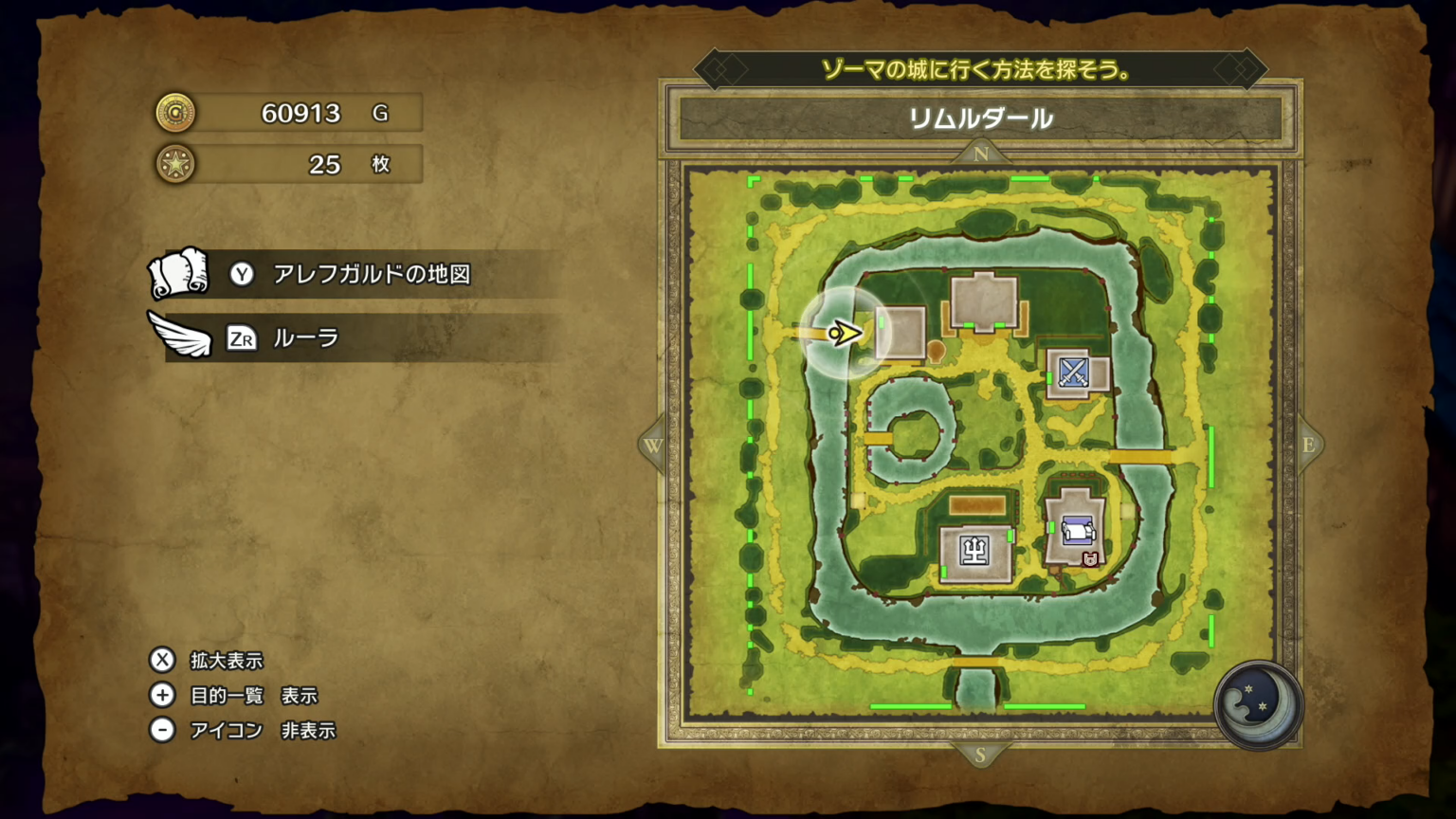The height and width of the screenshot is (819, 1456).
Task: Click the moon phase indicator
Action: click(x=1257, y=706)
